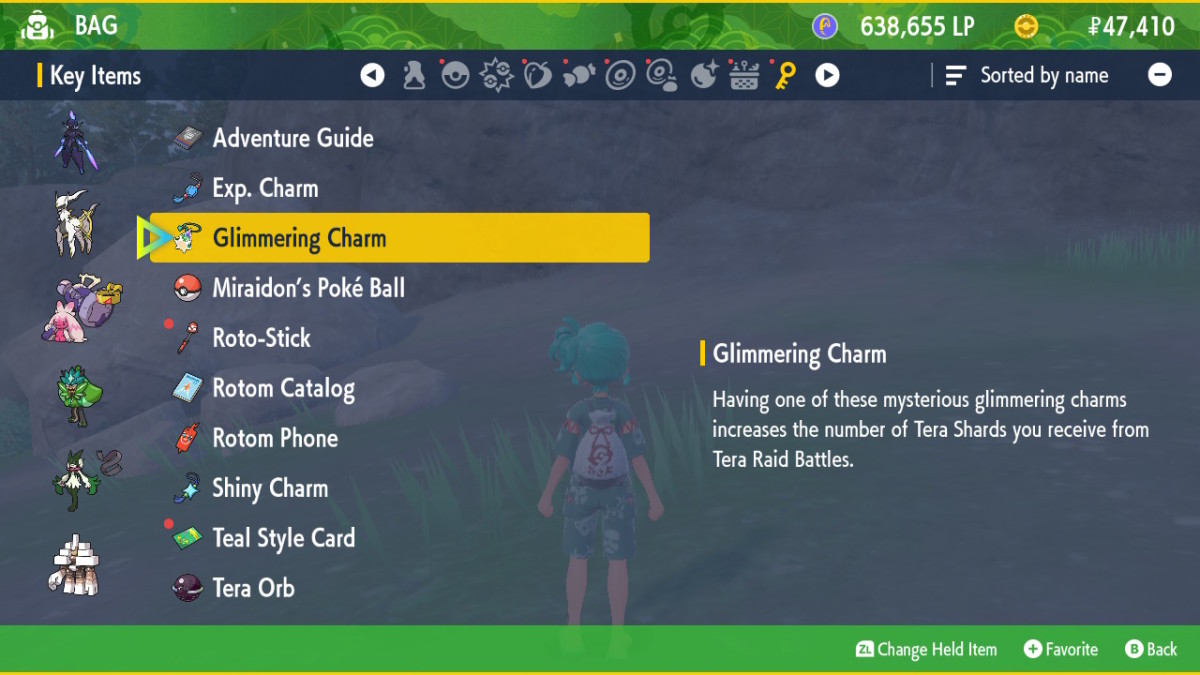Switch to the Medicines pocket tab
1200x675 pixels.
tap(414, 75)
